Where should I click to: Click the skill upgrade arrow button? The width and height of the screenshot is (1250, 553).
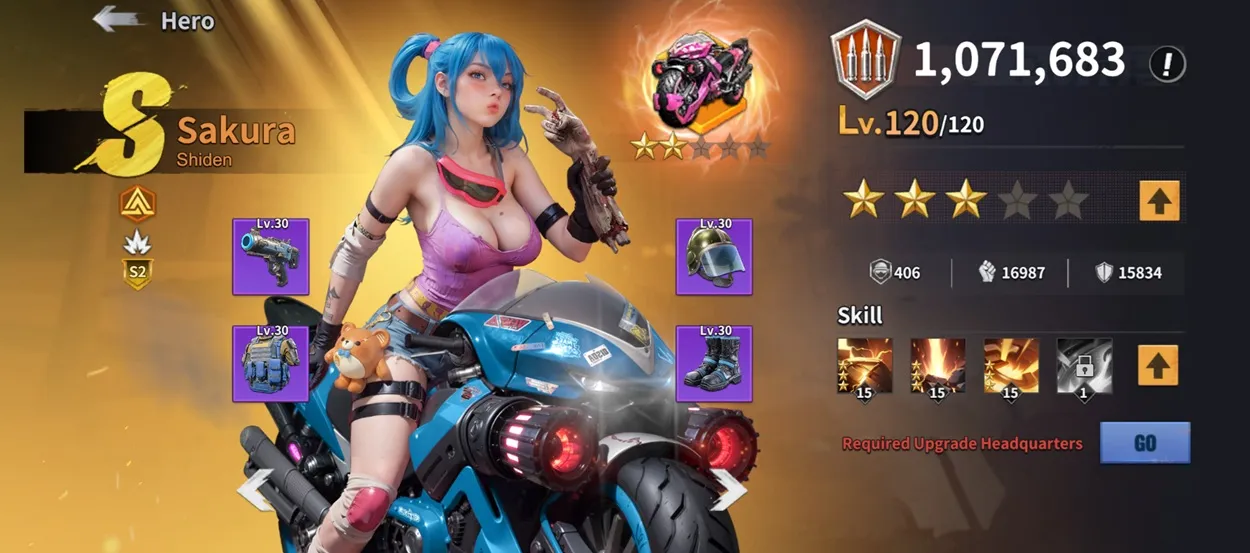1157,365
